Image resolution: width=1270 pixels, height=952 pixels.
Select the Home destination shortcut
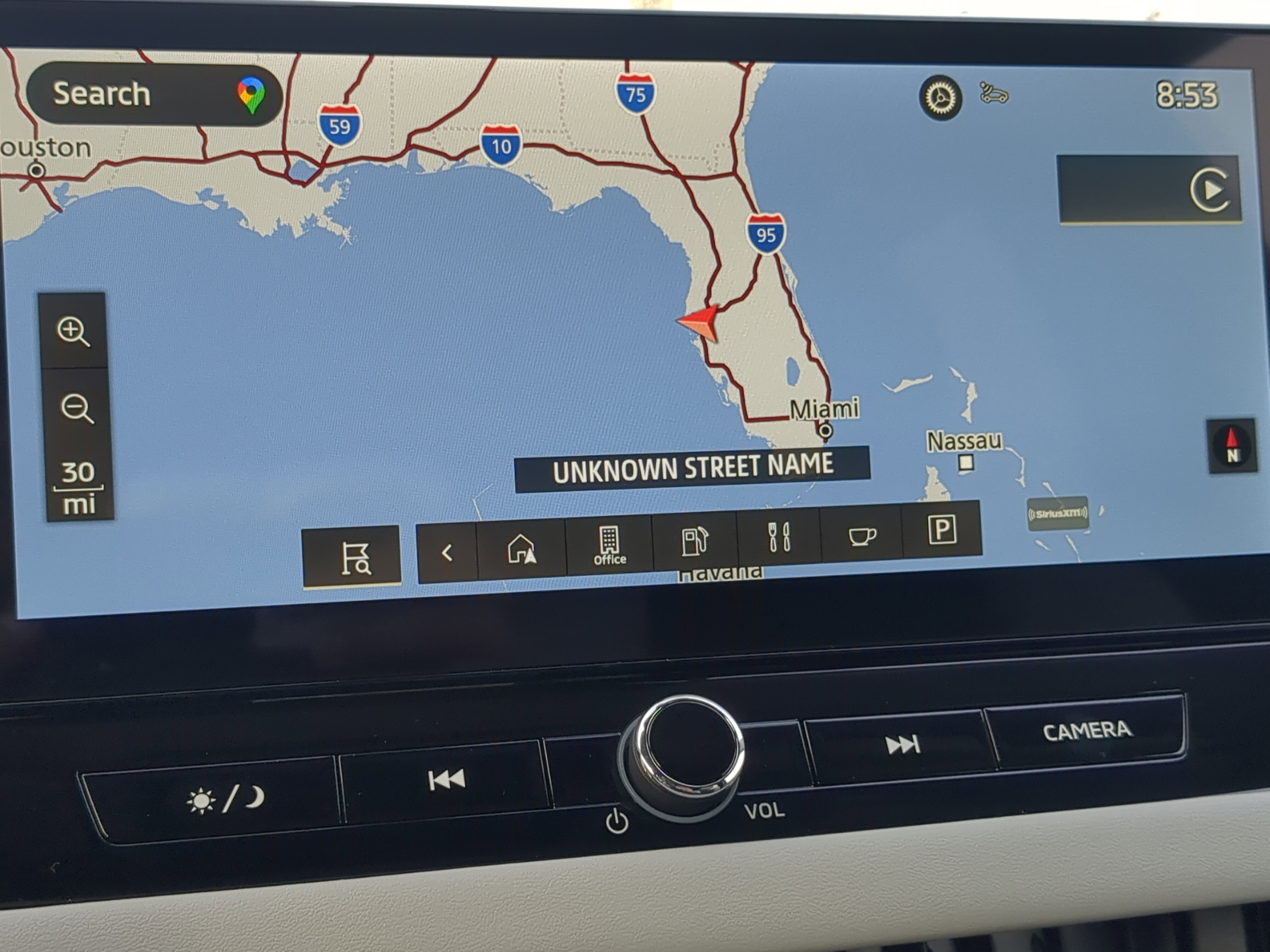coord(521,549)
